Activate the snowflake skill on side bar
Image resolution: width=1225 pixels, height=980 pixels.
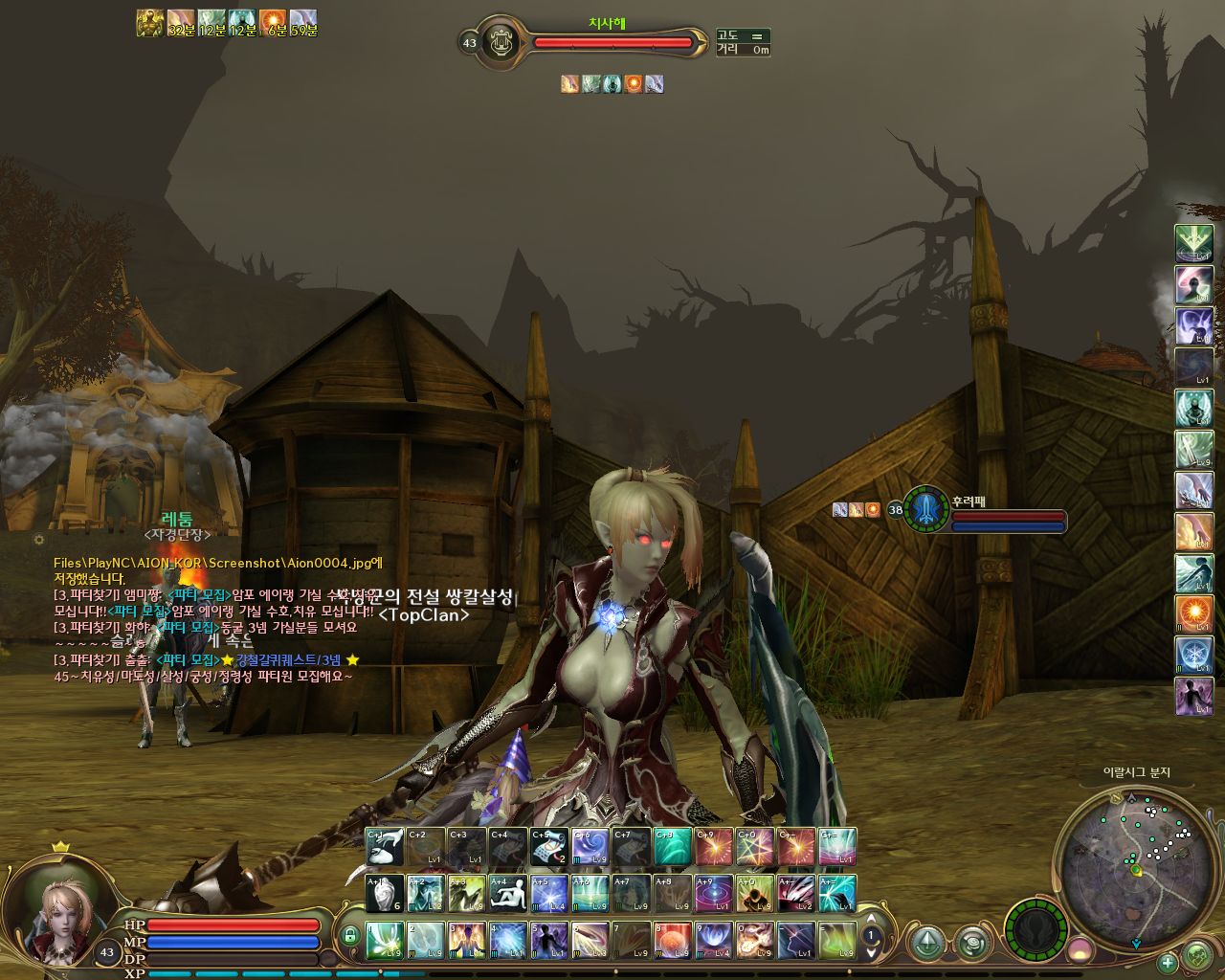pyautogui.click(x=1193, y=655)
